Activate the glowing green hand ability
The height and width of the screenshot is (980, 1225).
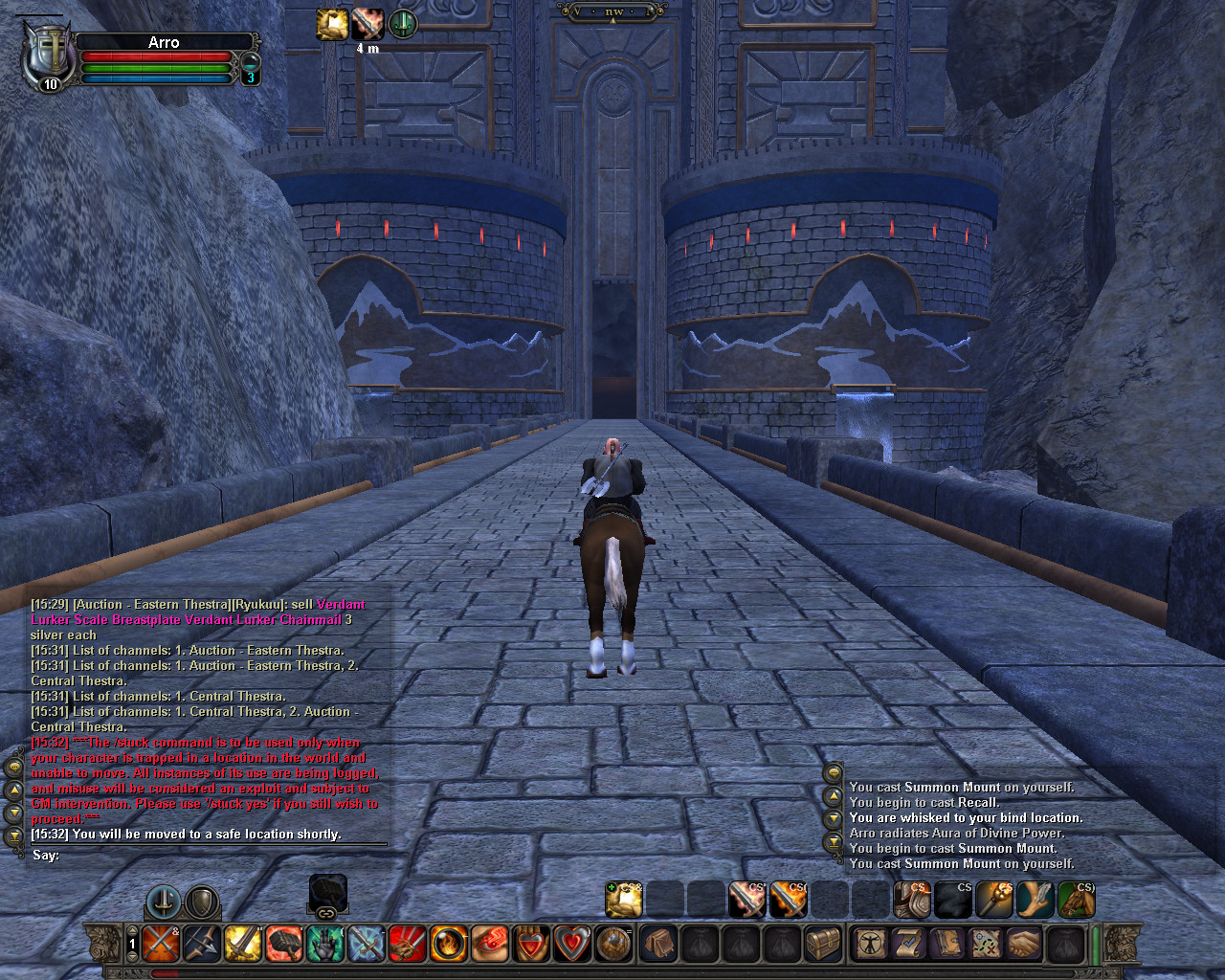coord(323,944)
